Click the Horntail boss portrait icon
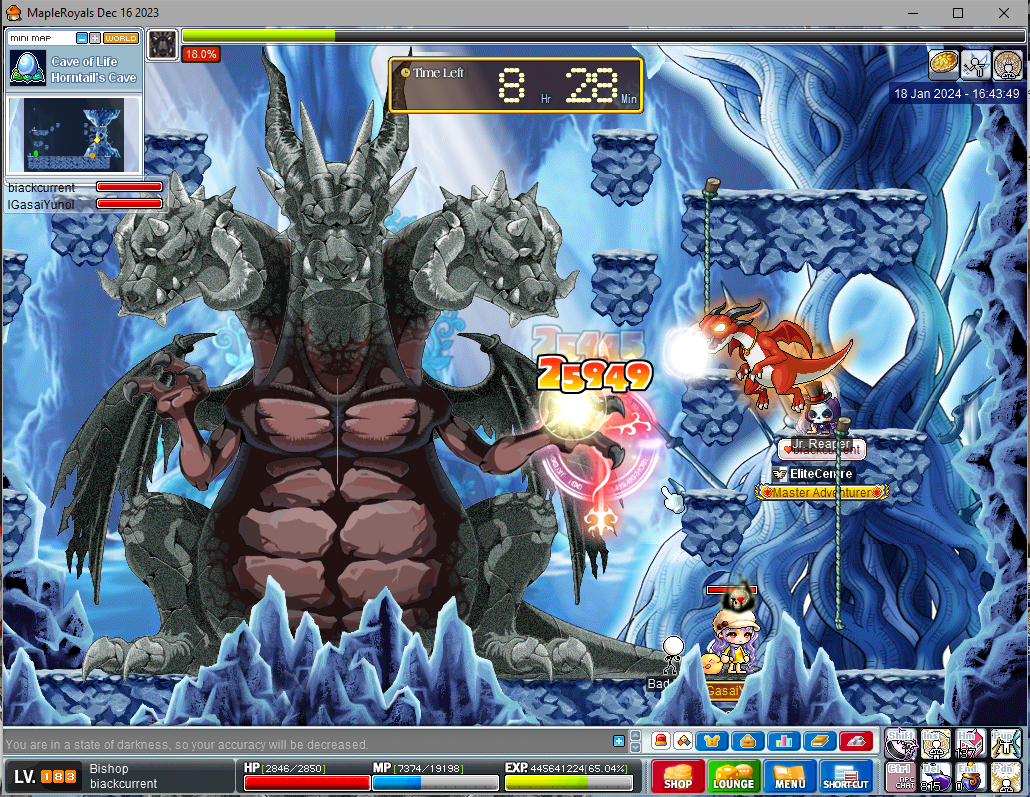 tap(162, 43)
